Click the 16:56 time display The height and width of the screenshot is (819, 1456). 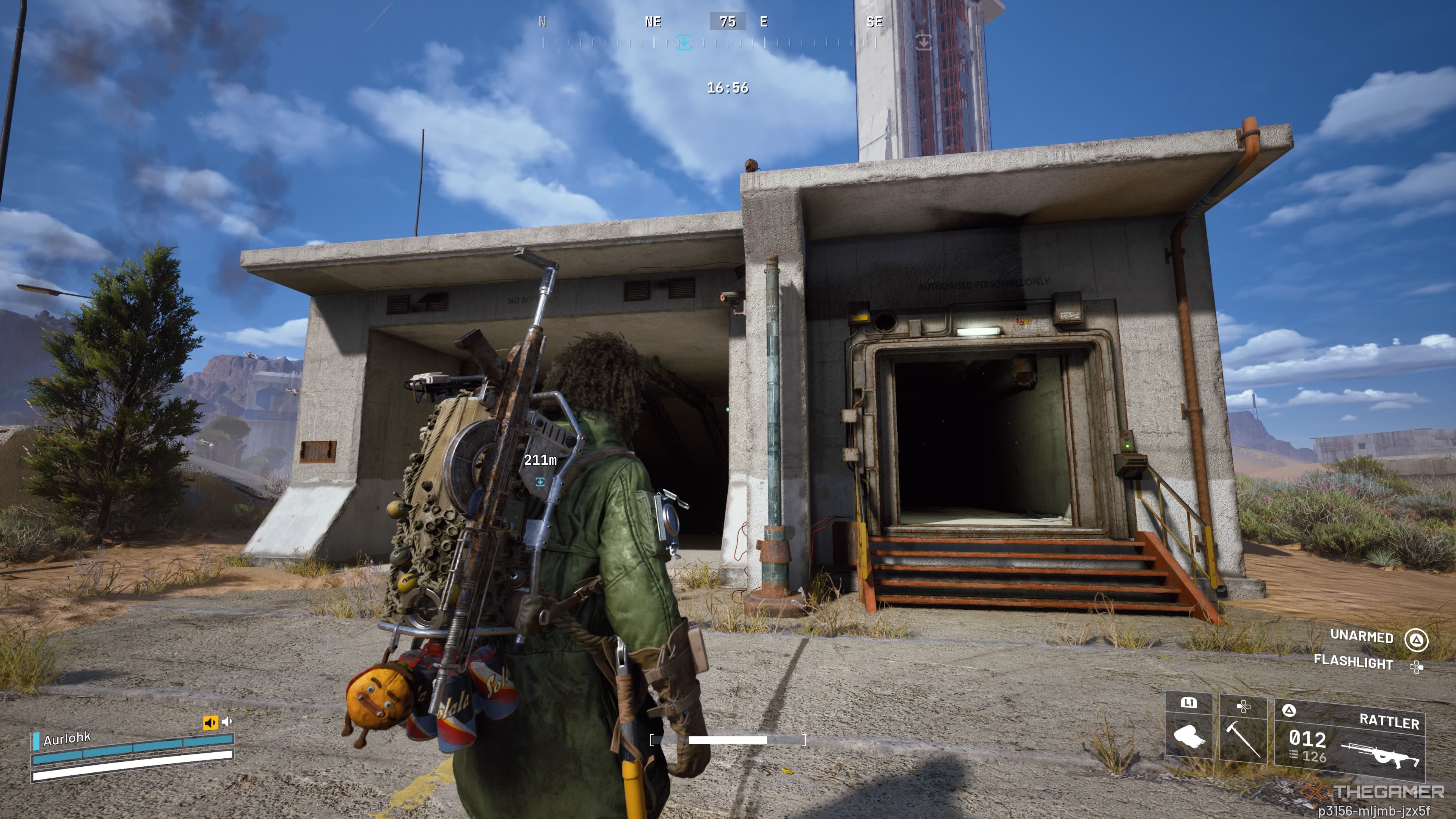tap(728, 88)
